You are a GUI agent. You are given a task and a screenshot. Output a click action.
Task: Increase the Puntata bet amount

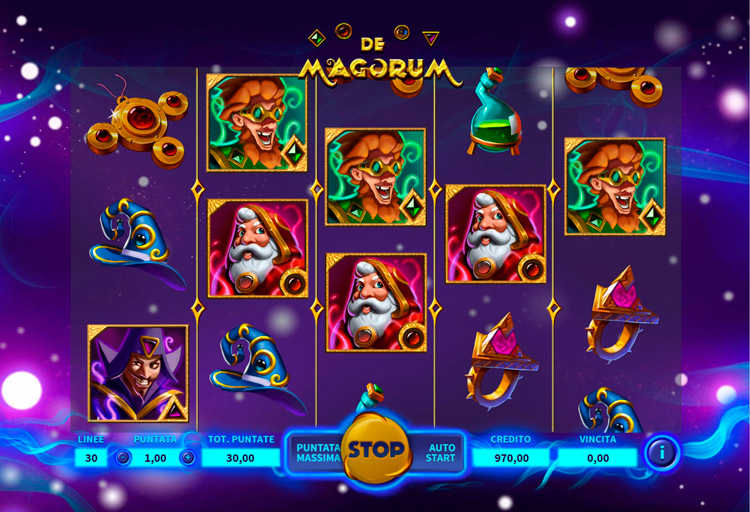(187, 458)
